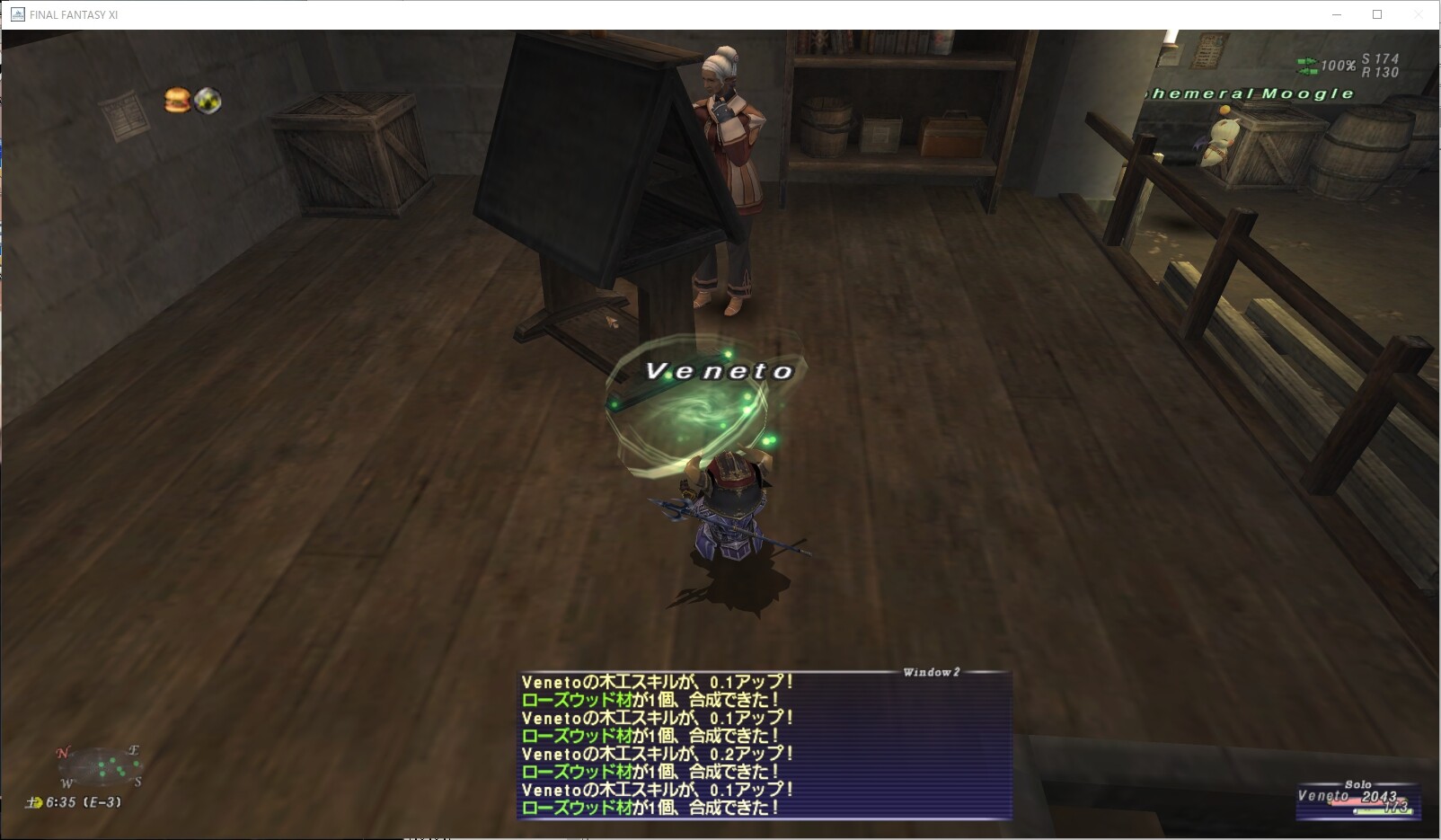Viewport: 1441px width, 840px height.
Task: Minimize the FINAL FANTASY XI window
Action: [1336, 14]
